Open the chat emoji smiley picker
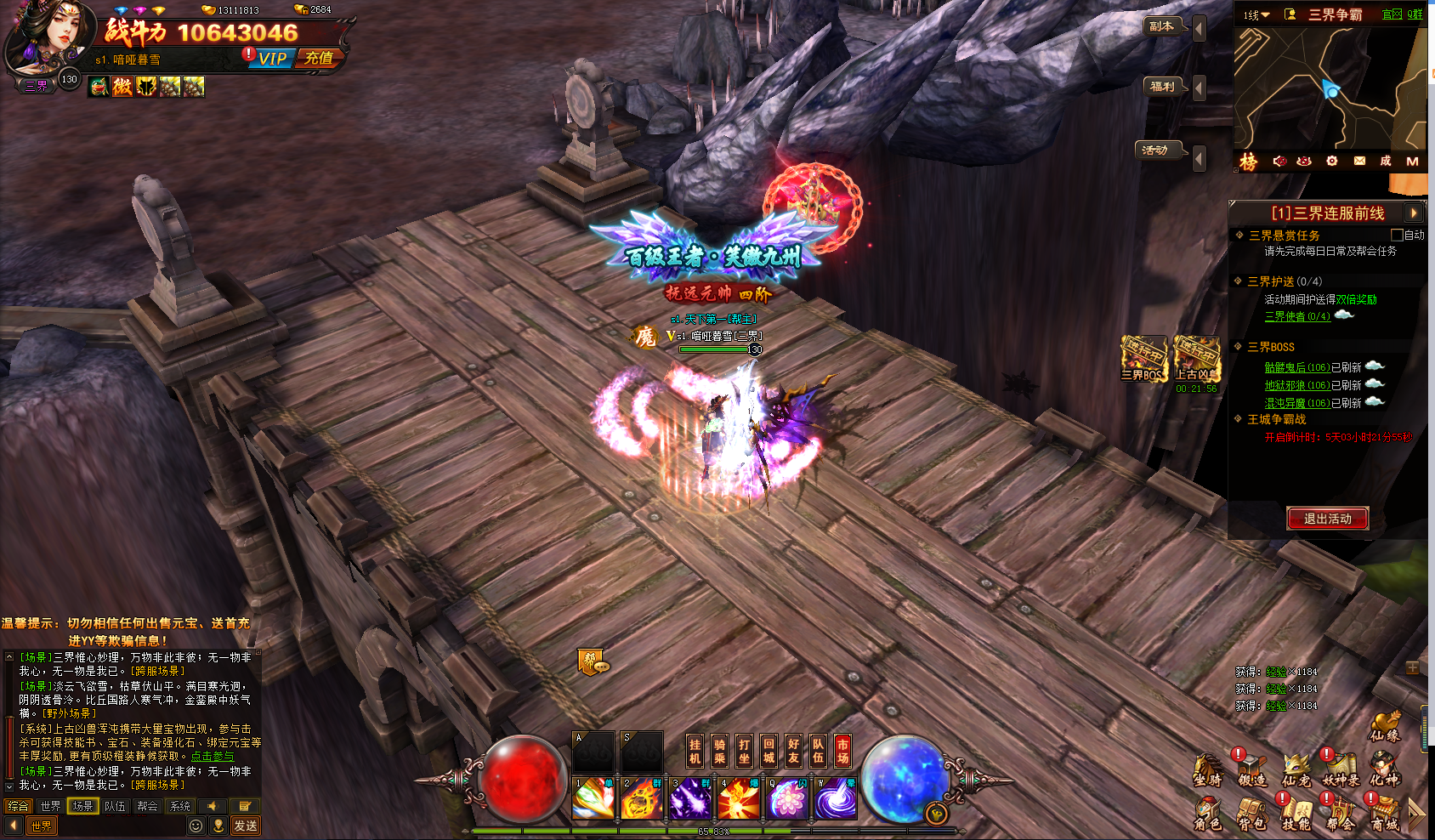 point(196,826)
